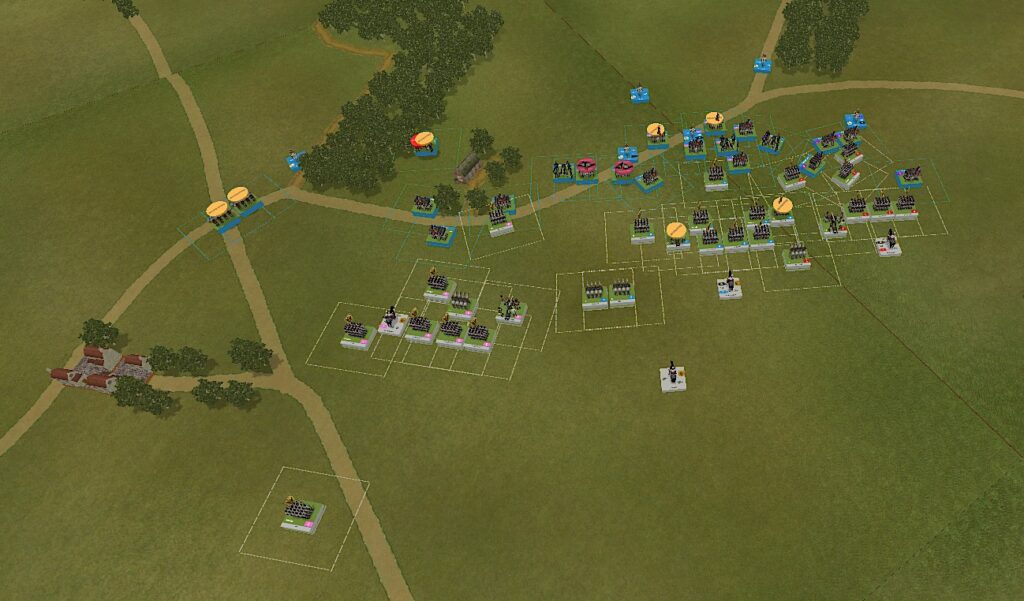Pick the blue unit with the red-and-yellow disc

424,145
